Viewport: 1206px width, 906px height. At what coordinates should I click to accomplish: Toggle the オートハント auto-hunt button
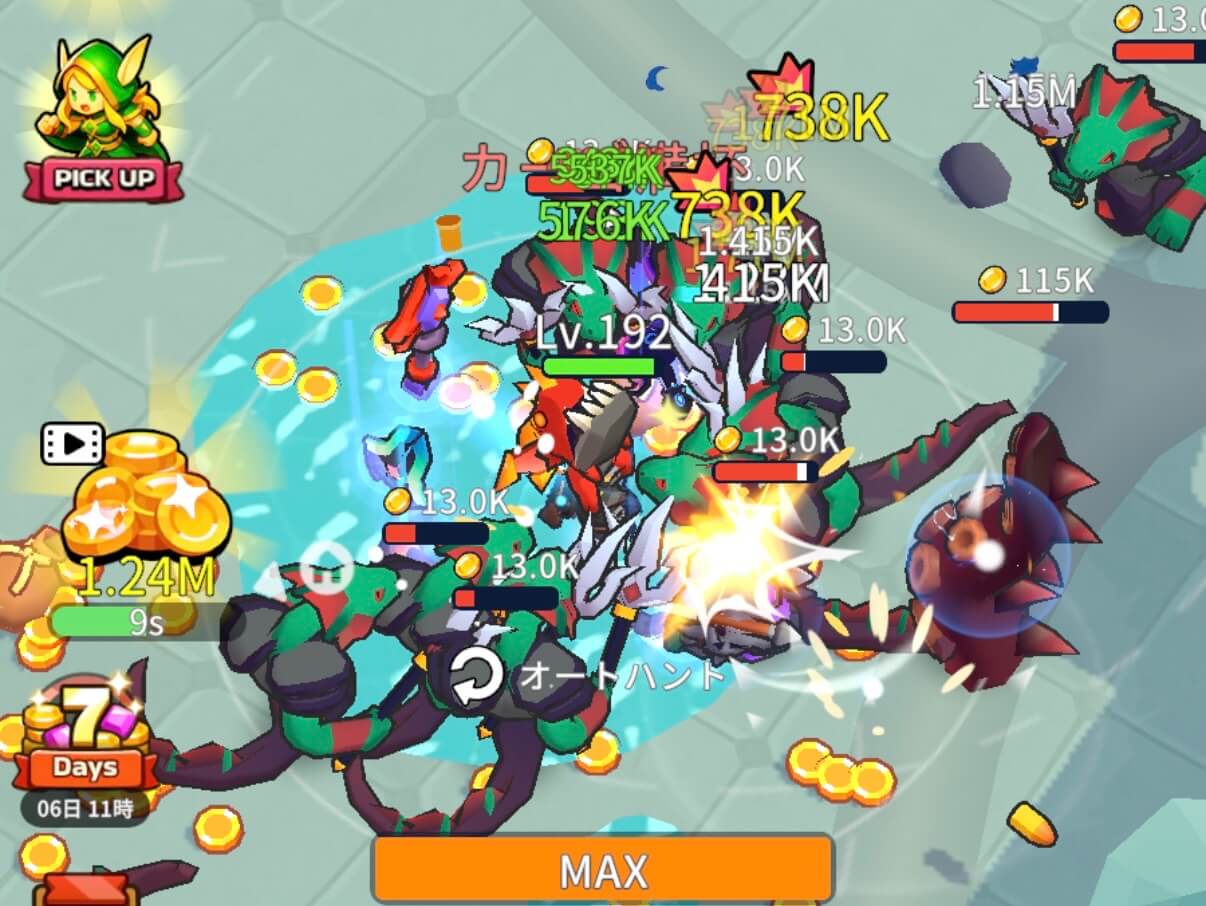coord(477,678)
